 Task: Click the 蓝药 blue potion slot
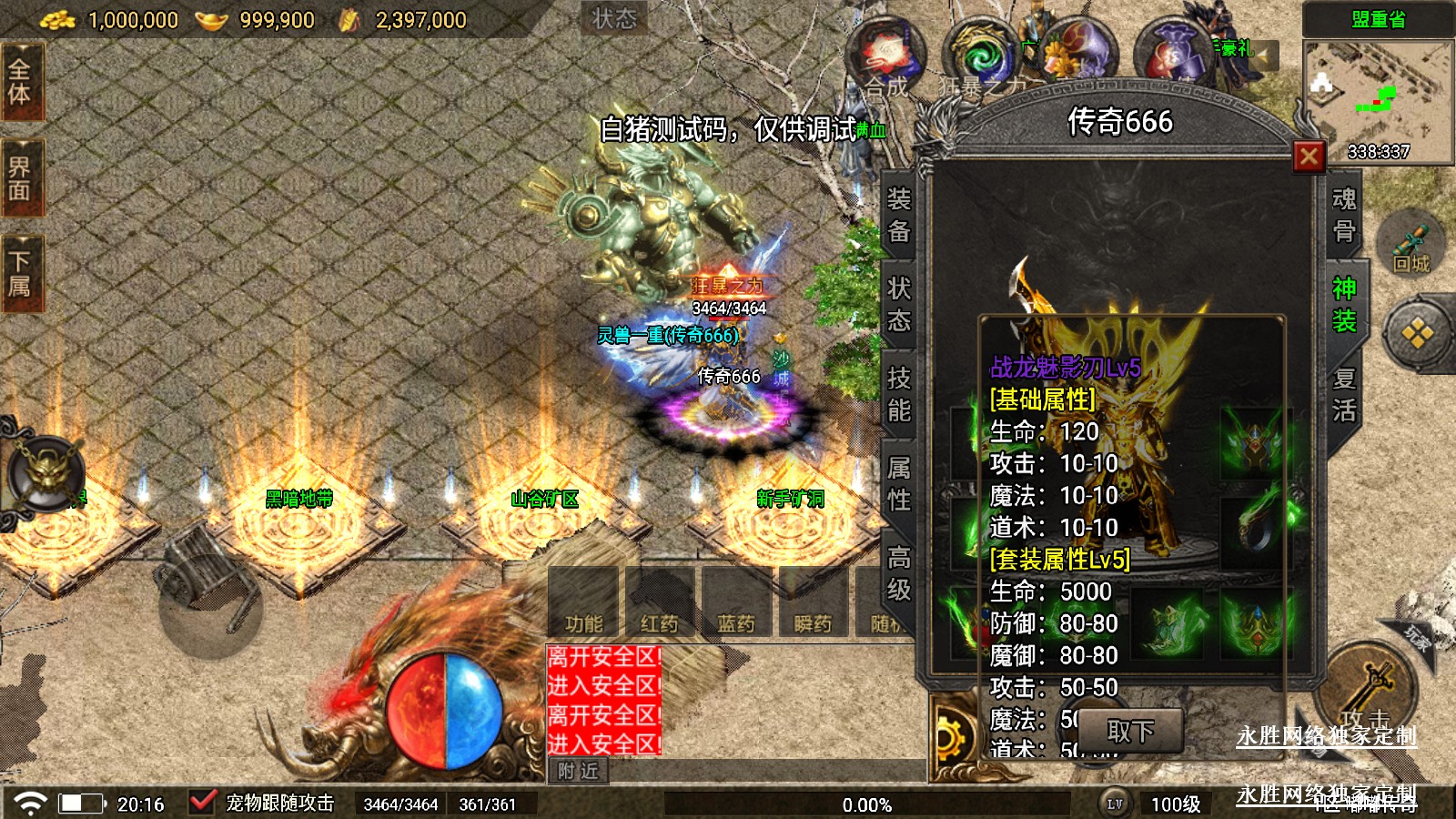pos(736,602)
